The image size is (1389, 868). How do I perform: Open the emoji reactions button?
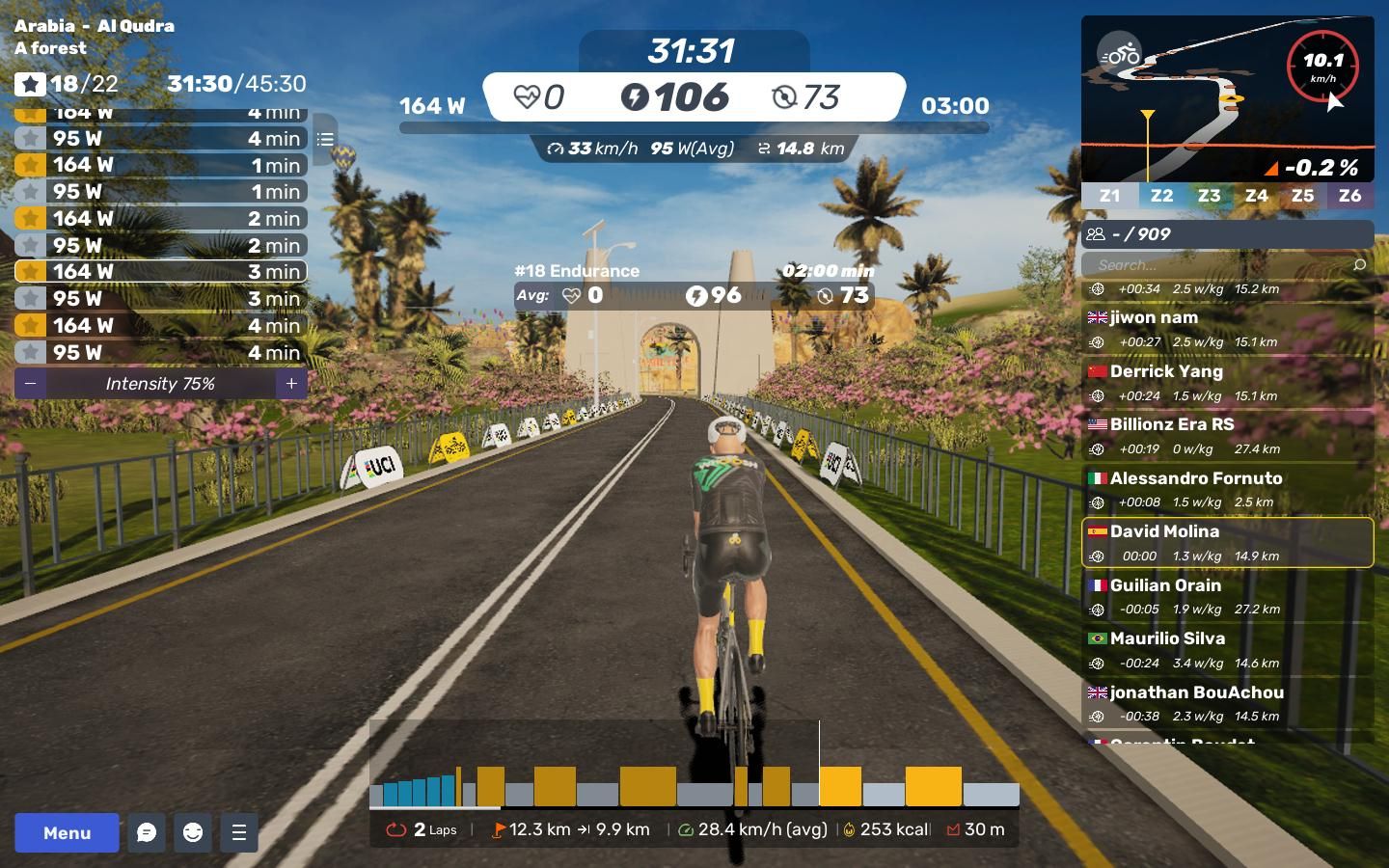(x=193, y=832)
